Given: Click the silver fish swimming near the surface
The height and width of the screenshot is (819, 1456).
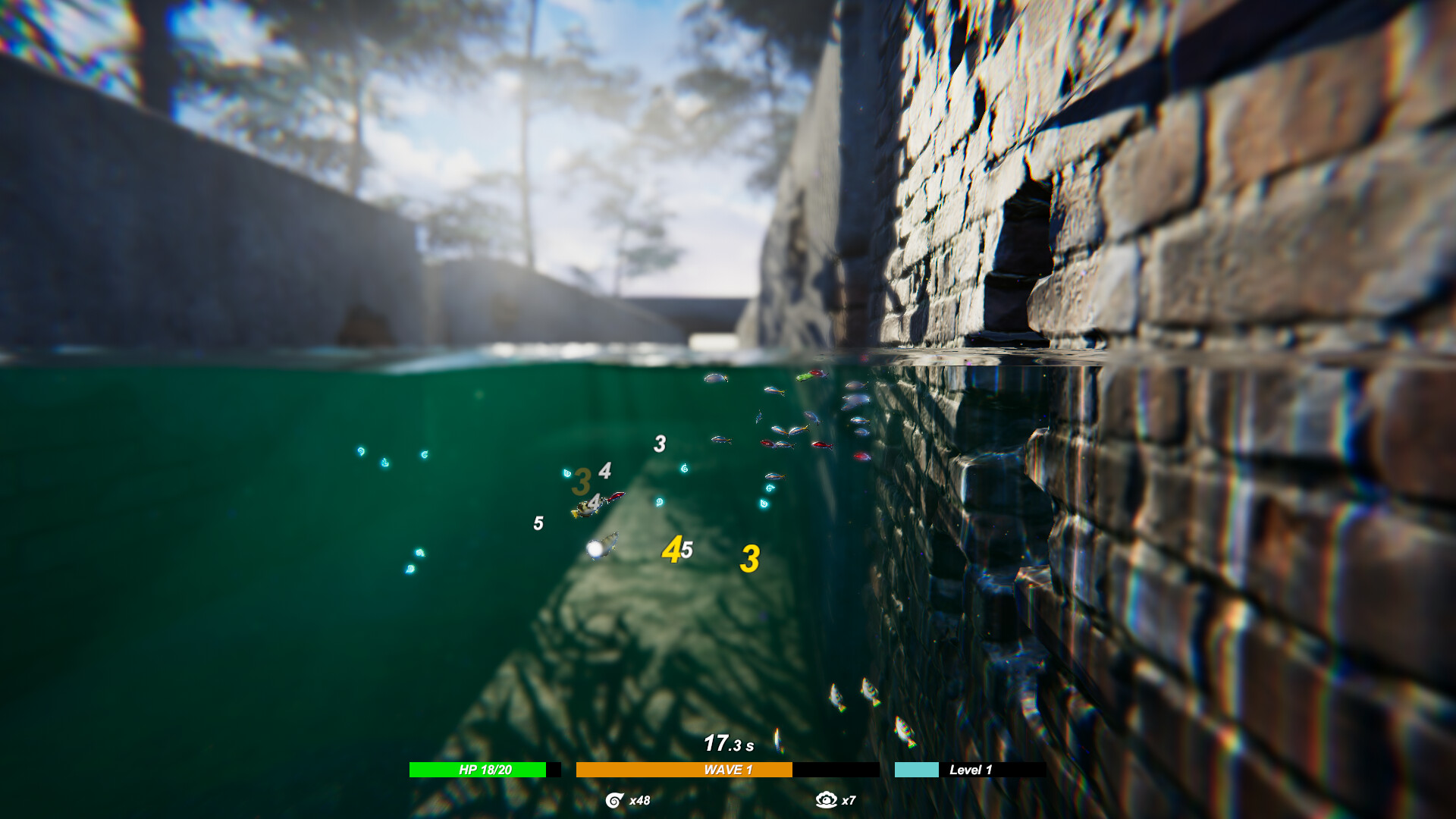Looking at the screenshot, I should (x=716, y=378).
